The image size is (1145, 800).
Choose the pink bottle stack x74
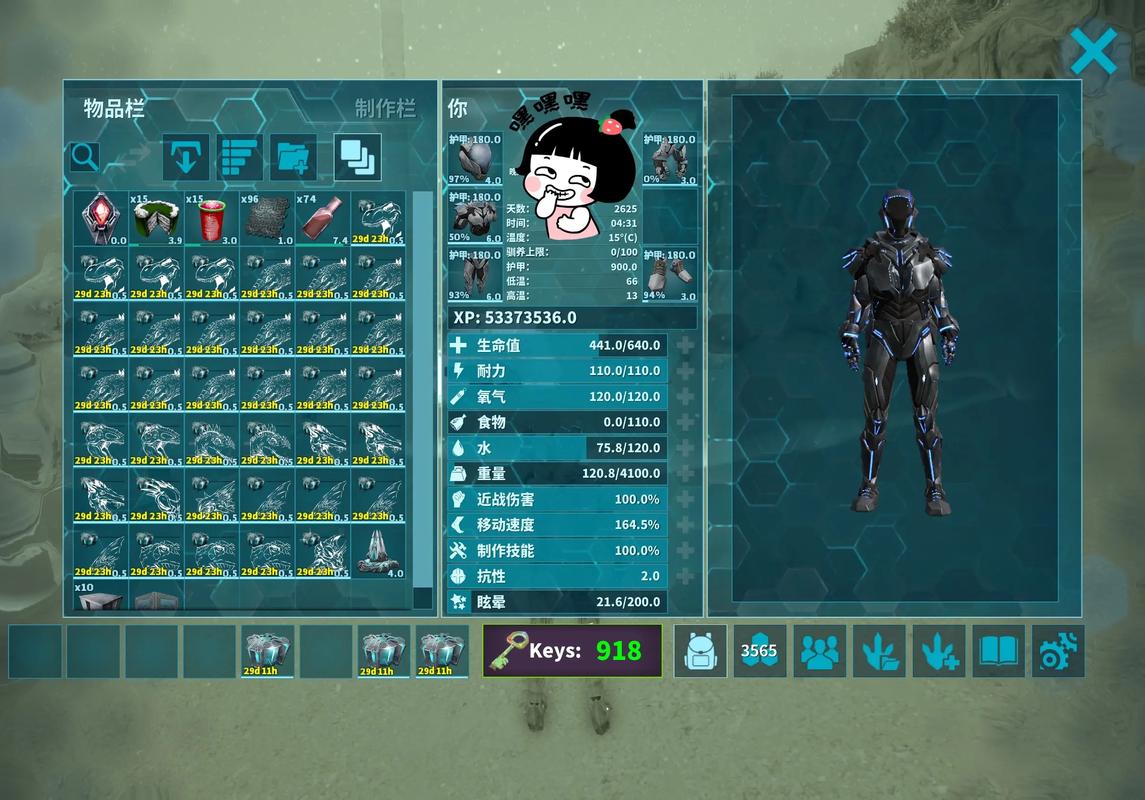tap(322, 219)
